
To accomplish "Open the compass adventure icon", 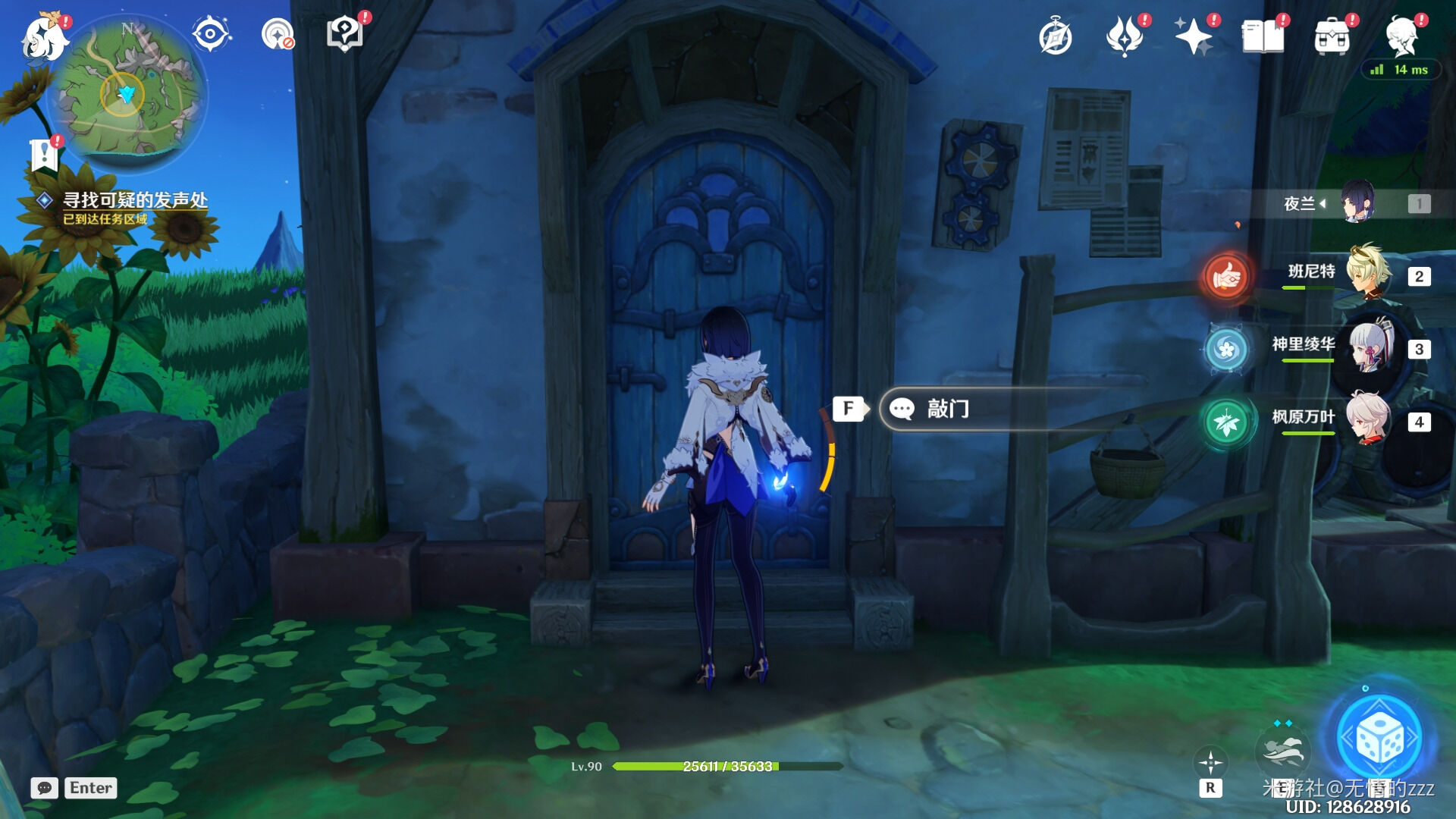I will 1055,37.
